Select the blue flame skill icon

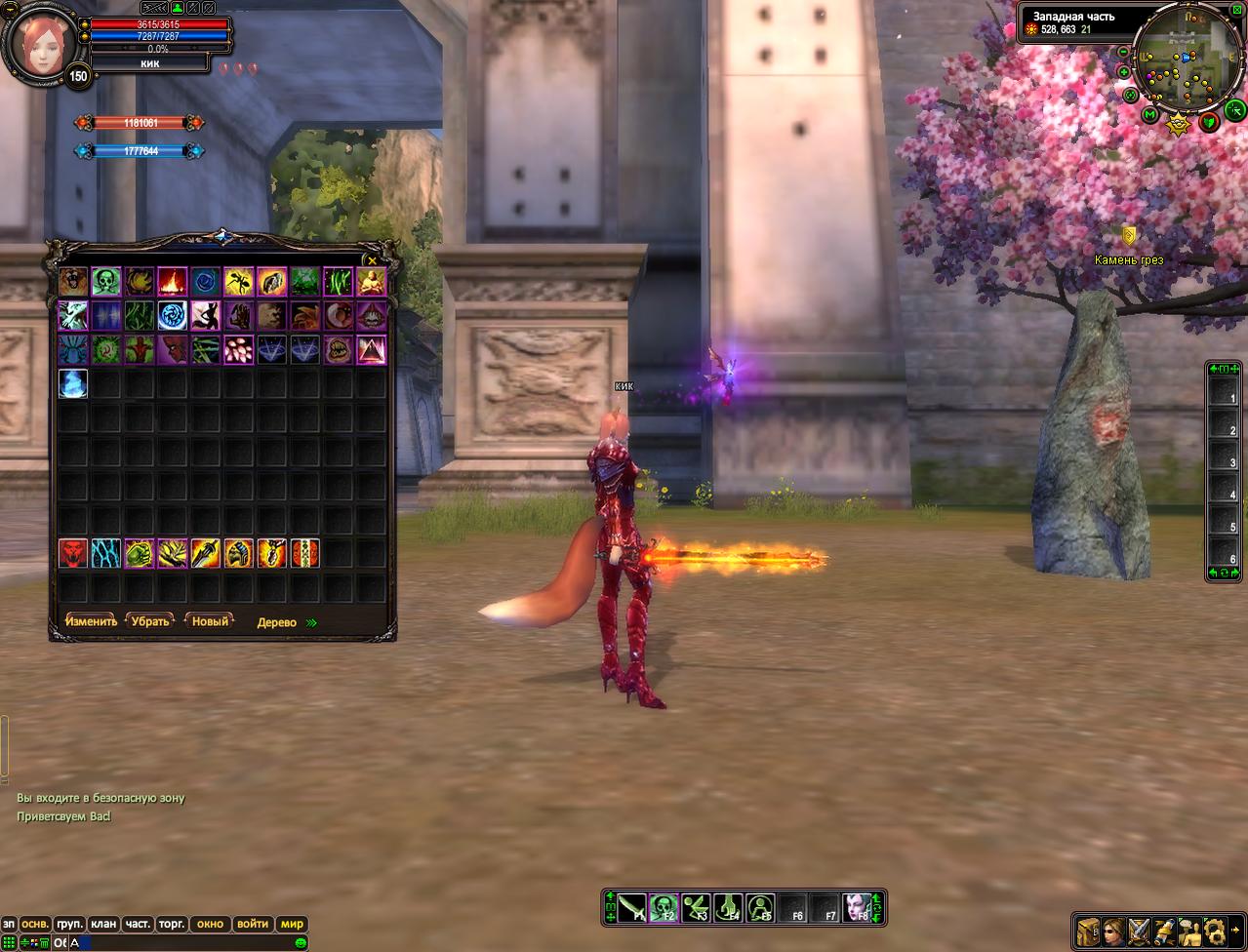(x=73, y=383)
